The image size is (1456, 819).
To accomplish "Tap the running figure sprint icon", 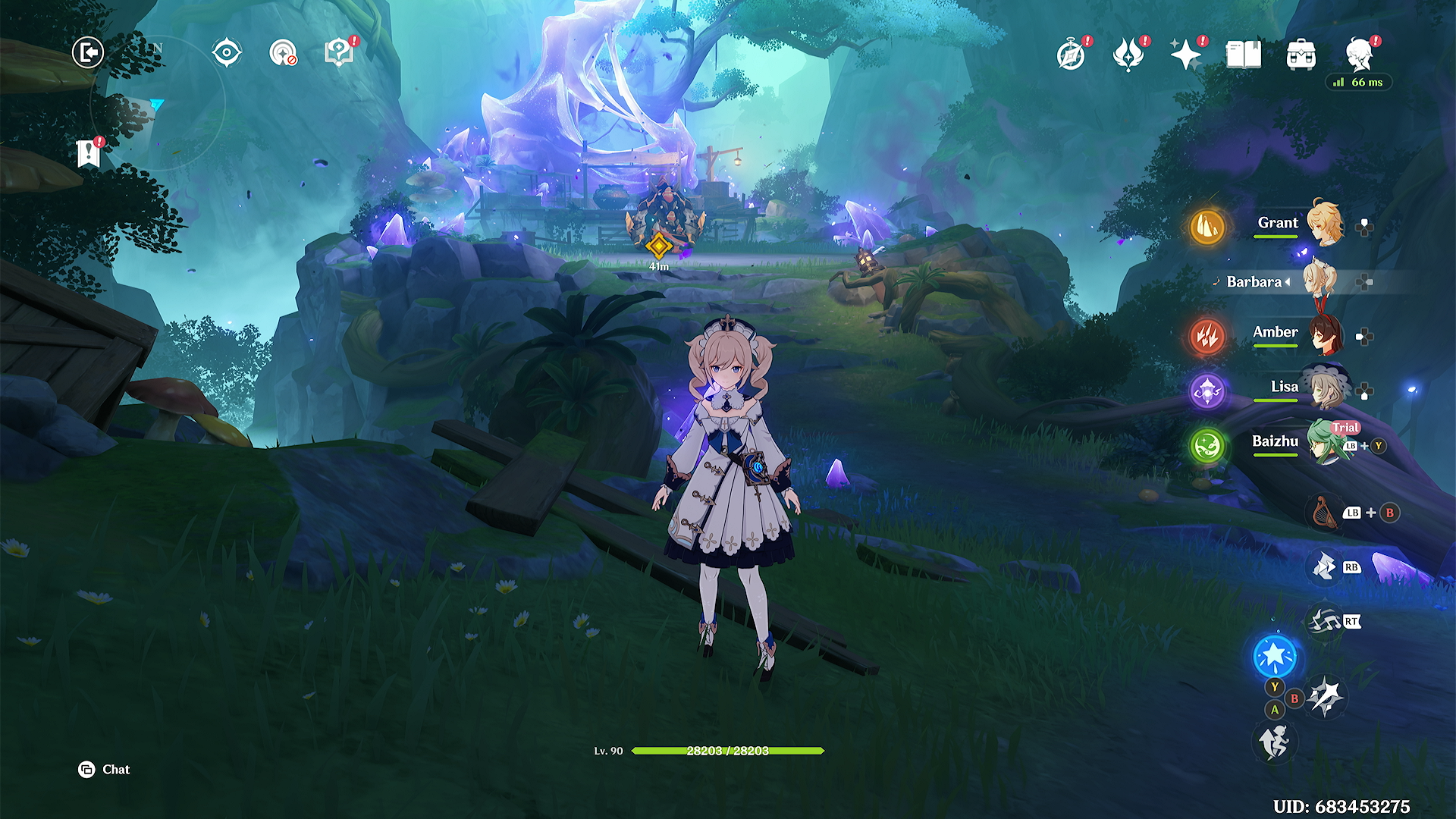I will tap(1275, 742).
